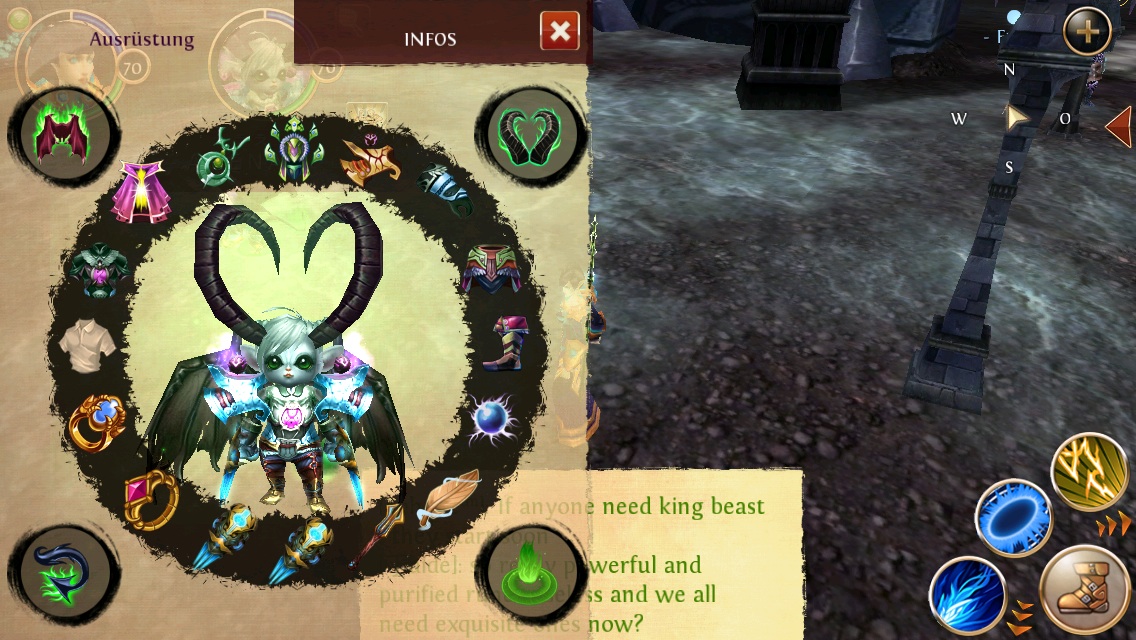Viewport: 1136px width, 640px height.
Task: Select the blue gem gold ring slot
Action: click(x=97, y=423)
